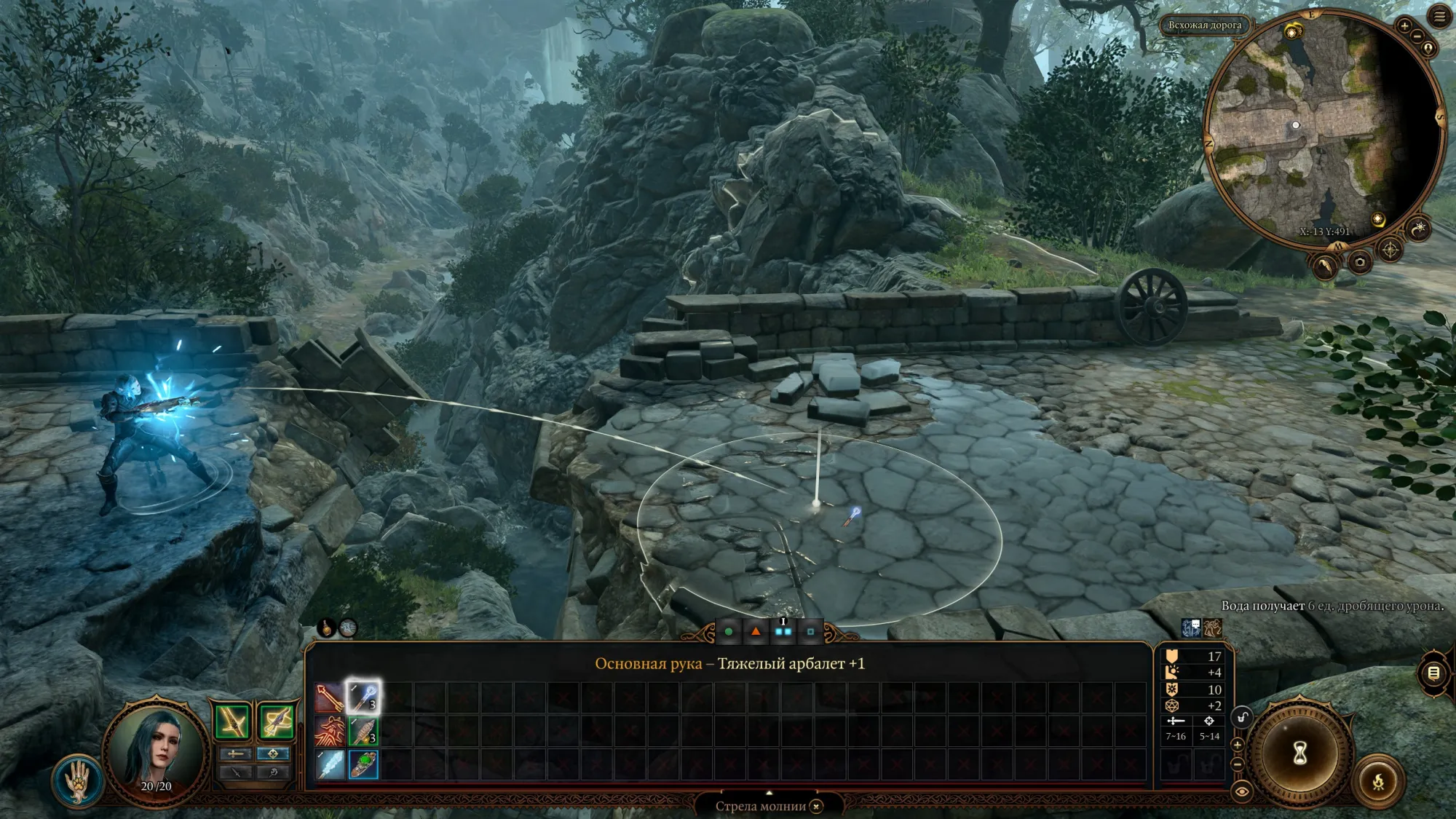Viewport: 1456px width, 819px height.
Task: Click the character portrait
Action: click(157, 750)
